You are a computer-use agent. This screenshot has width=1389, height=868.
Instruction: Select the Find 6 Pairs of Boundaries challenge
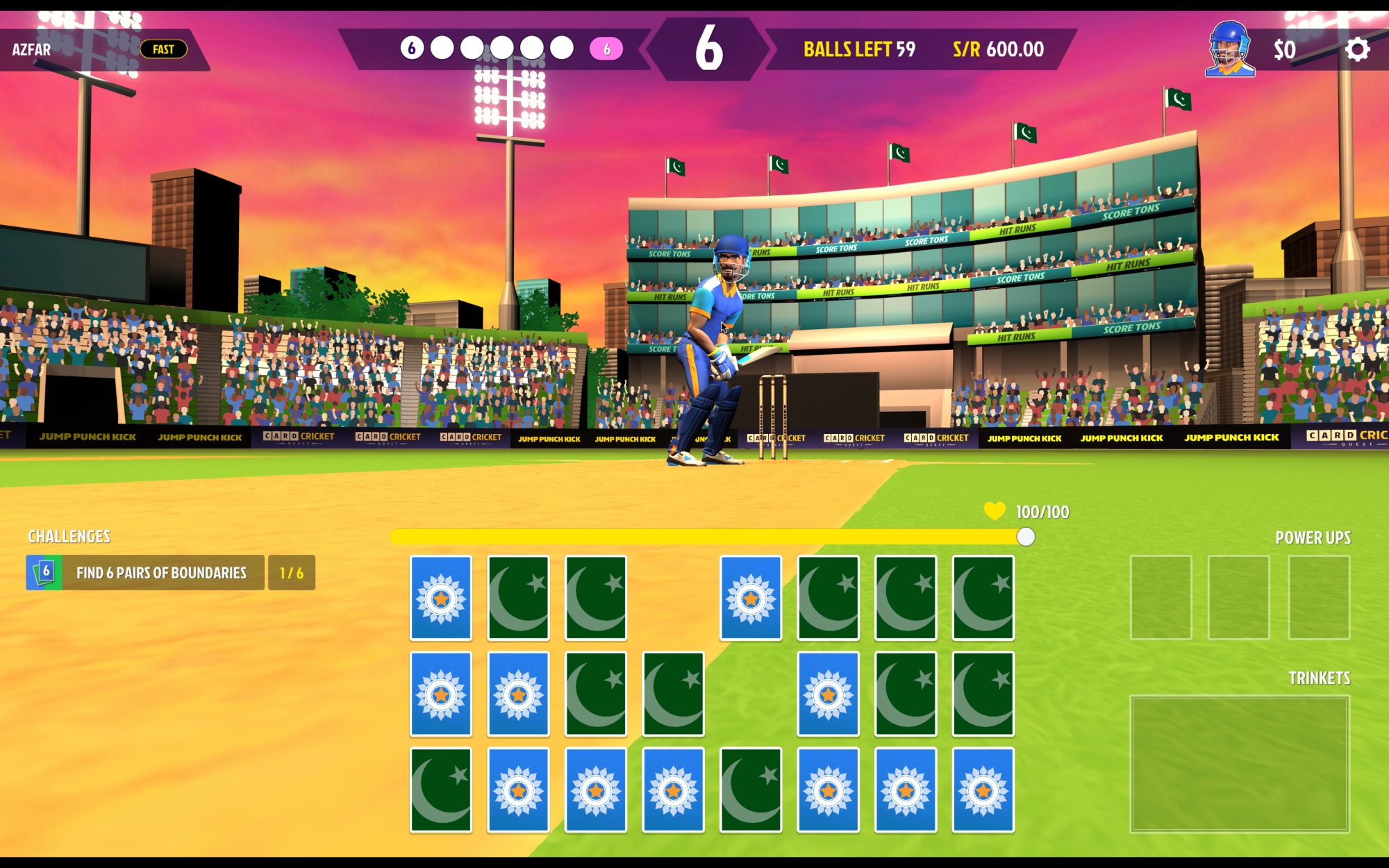point(161,573)
